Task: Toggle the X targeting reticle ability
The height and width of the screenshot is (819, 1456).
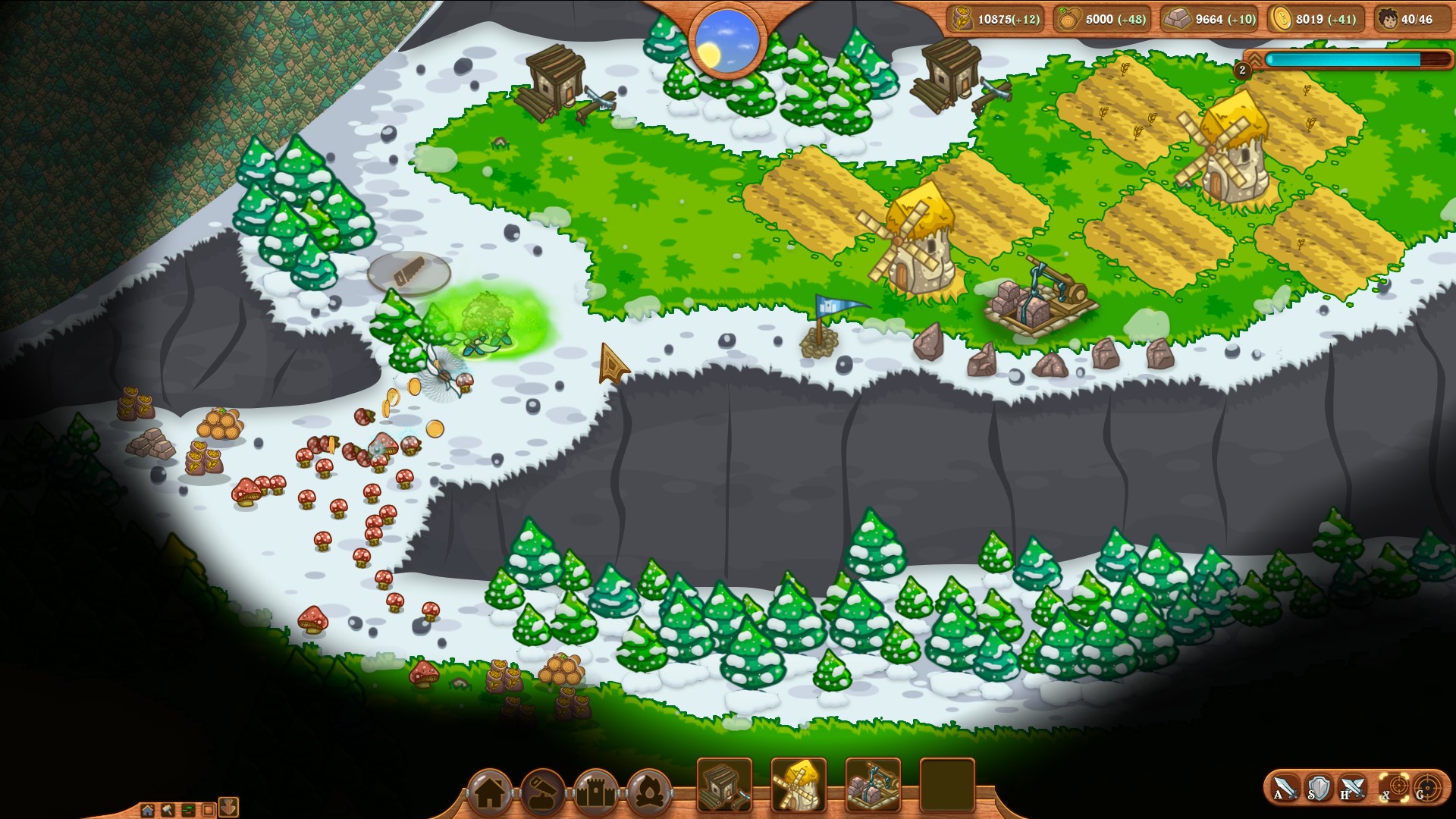Action: point(1393,786)
